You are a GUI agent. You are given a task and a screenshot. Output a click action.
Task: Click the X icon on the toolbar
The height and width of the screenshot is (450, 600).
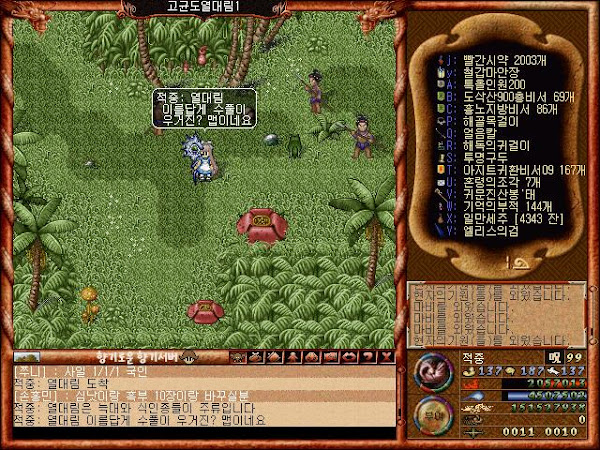coord(387,357)
